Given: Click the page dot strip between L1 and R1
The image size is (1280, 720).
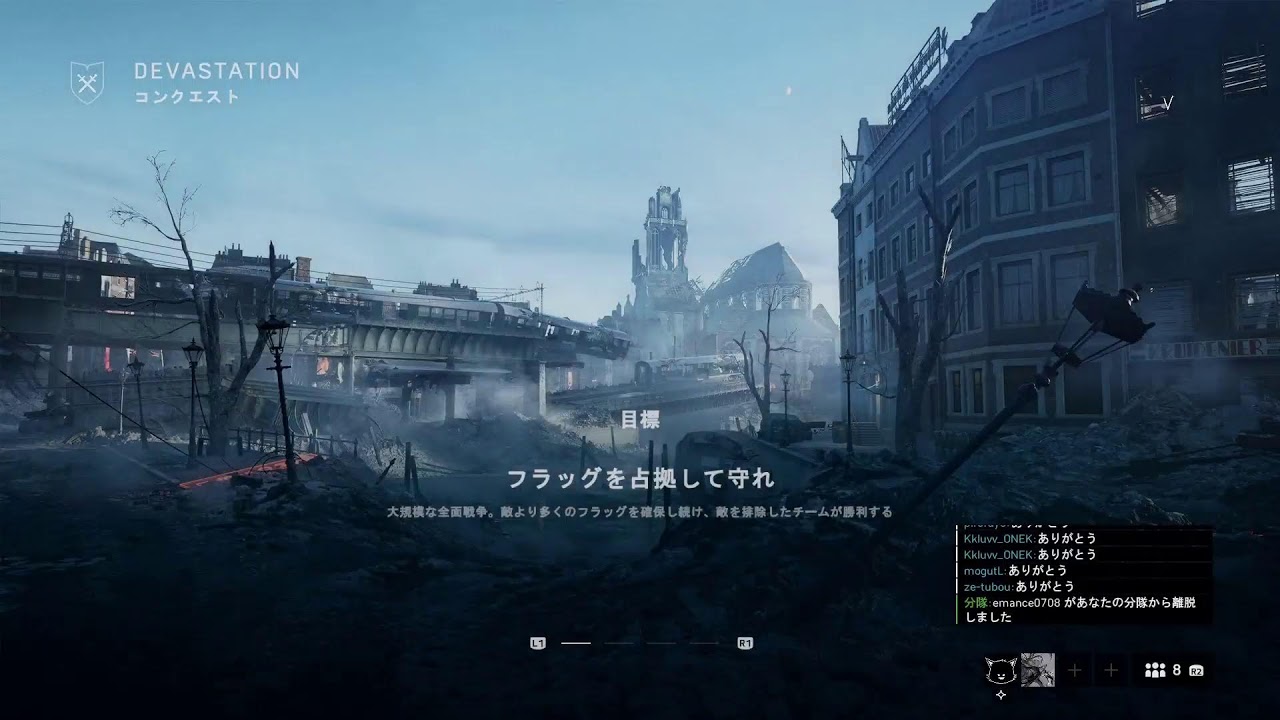Looking at the screenshot, I should tap(640, 642).
